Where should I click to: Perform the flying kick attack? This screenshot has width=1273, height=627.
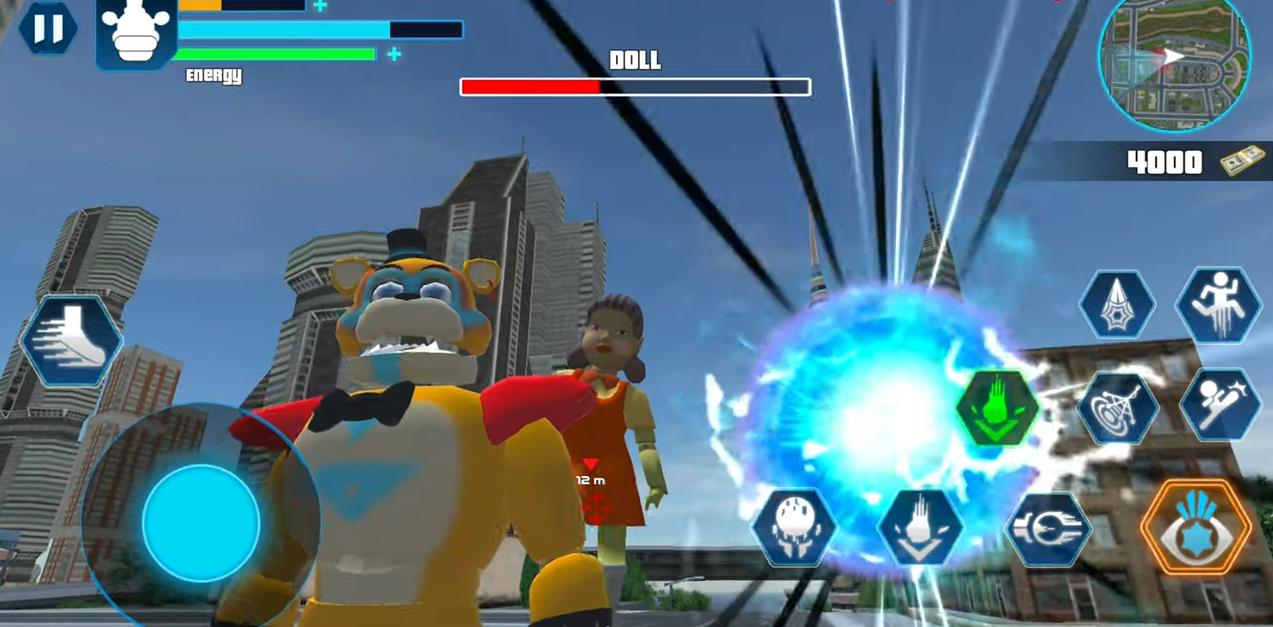[1219, 405]
